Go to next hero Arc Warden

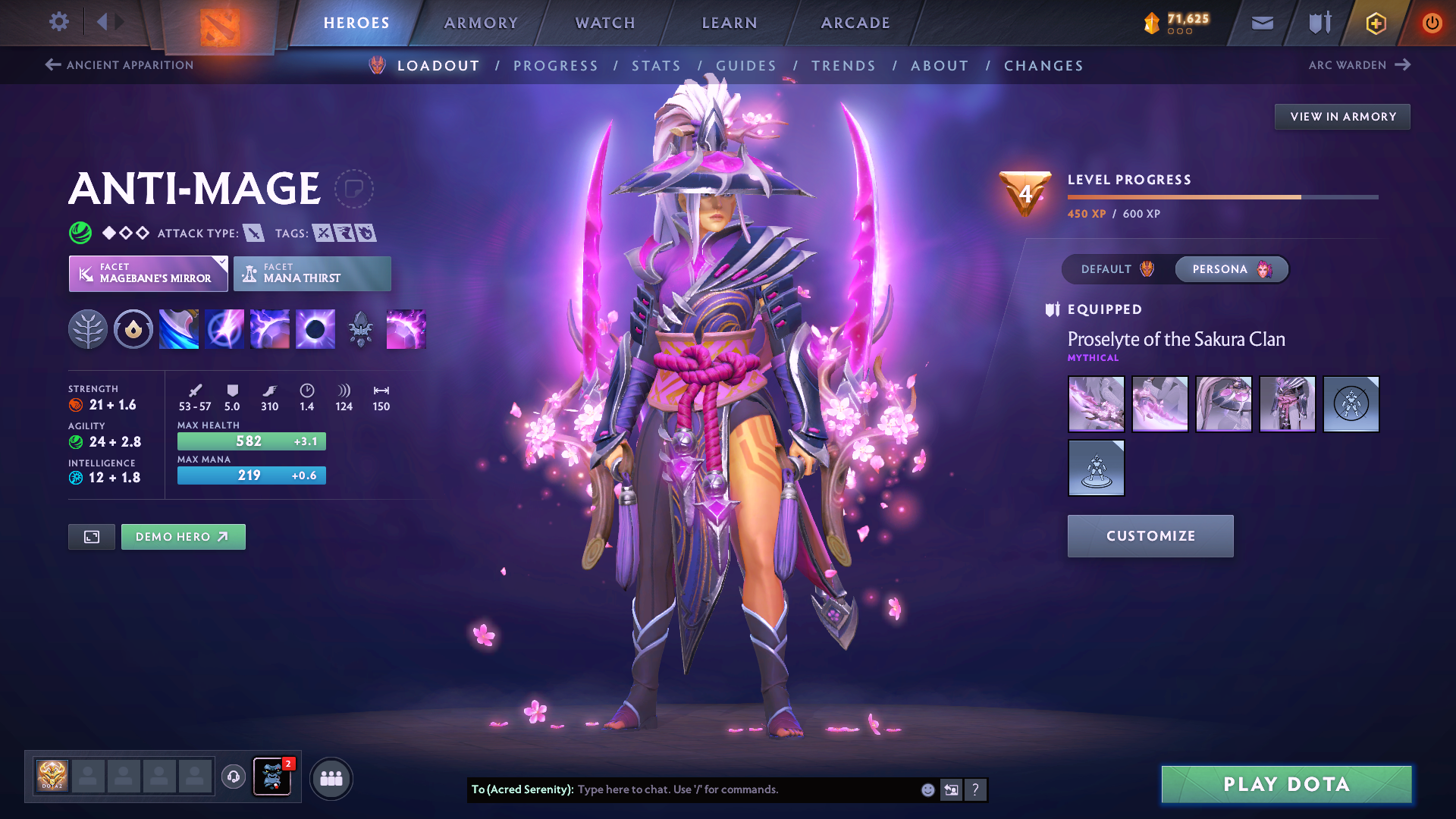[x=1359, y=65]
